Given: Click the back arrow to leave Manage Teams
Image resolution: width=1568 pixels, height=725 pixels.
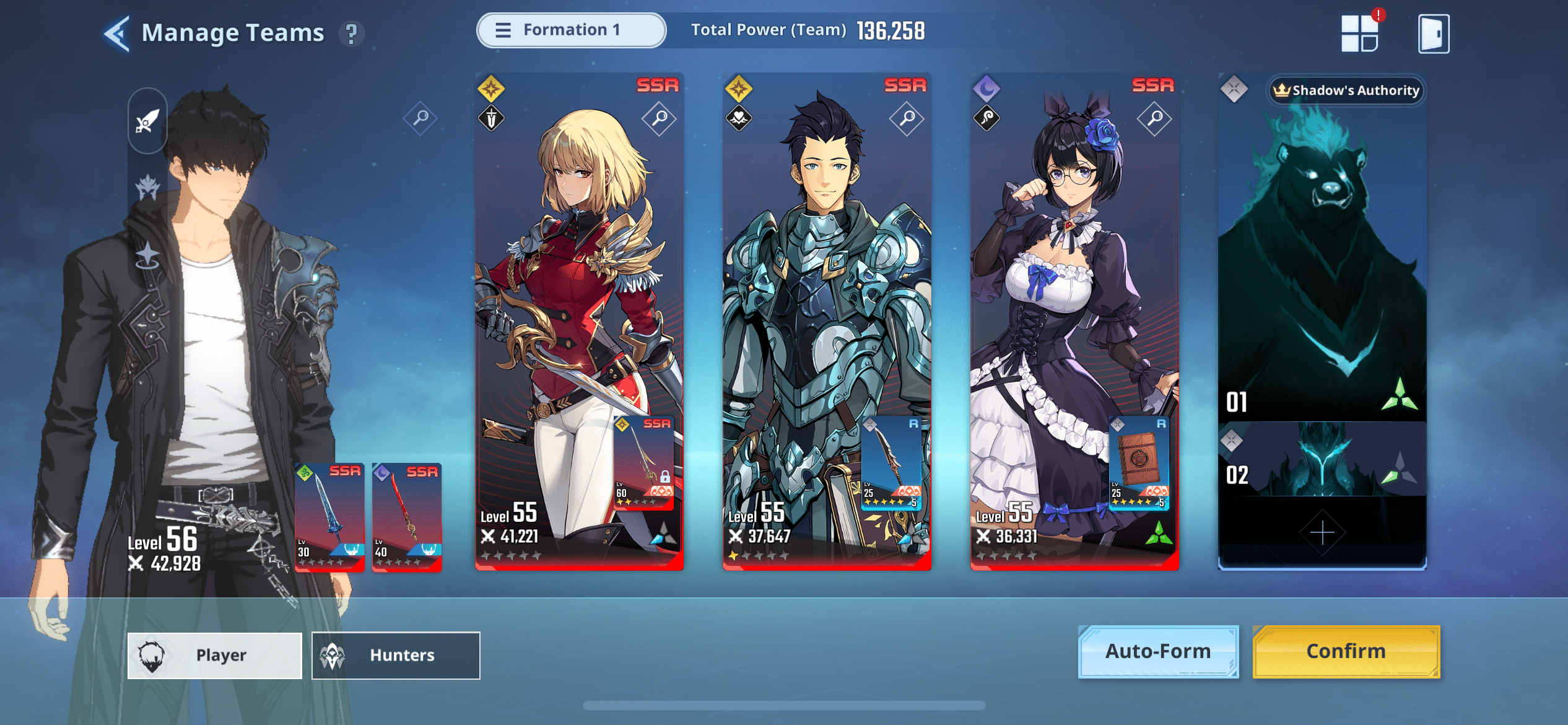Looking at the screenshot, I should [118, 35].
